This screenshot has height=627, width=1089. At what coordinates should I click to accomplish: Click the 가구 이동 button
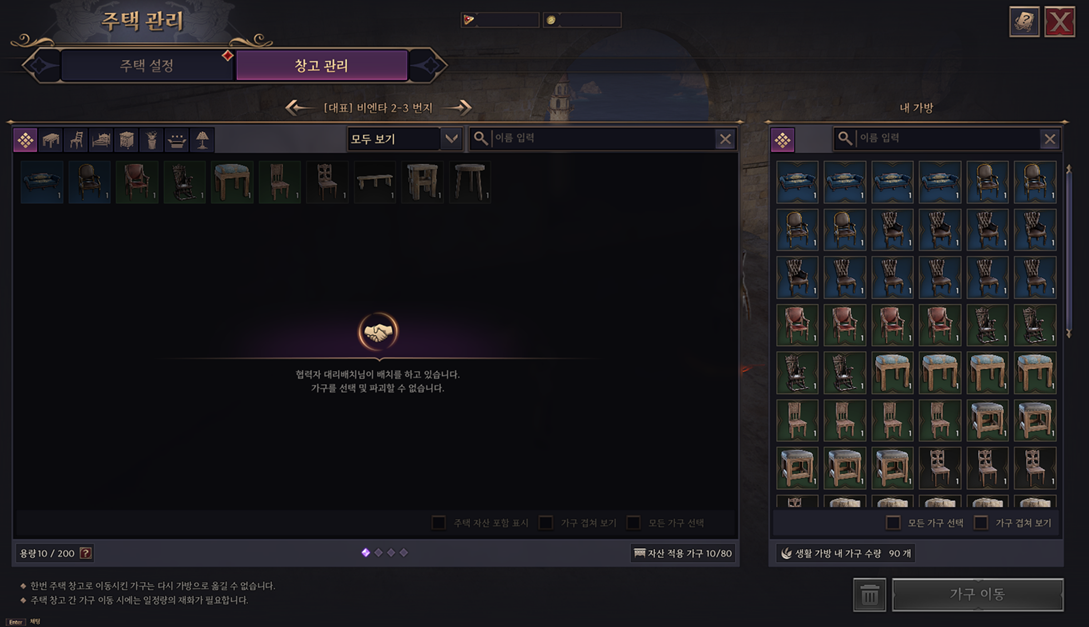pos(977,594)
